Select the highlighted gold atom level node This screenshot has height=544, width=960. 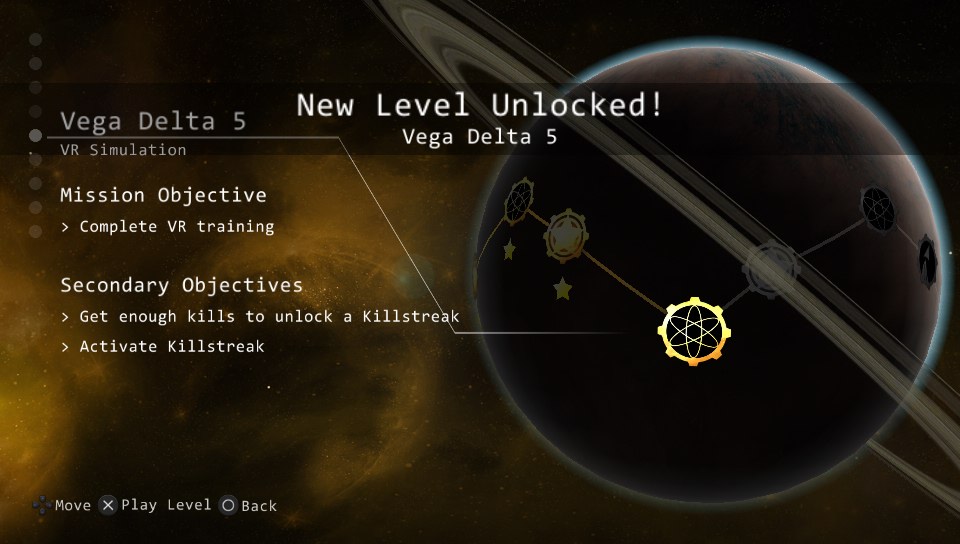[x=694, y=330]
